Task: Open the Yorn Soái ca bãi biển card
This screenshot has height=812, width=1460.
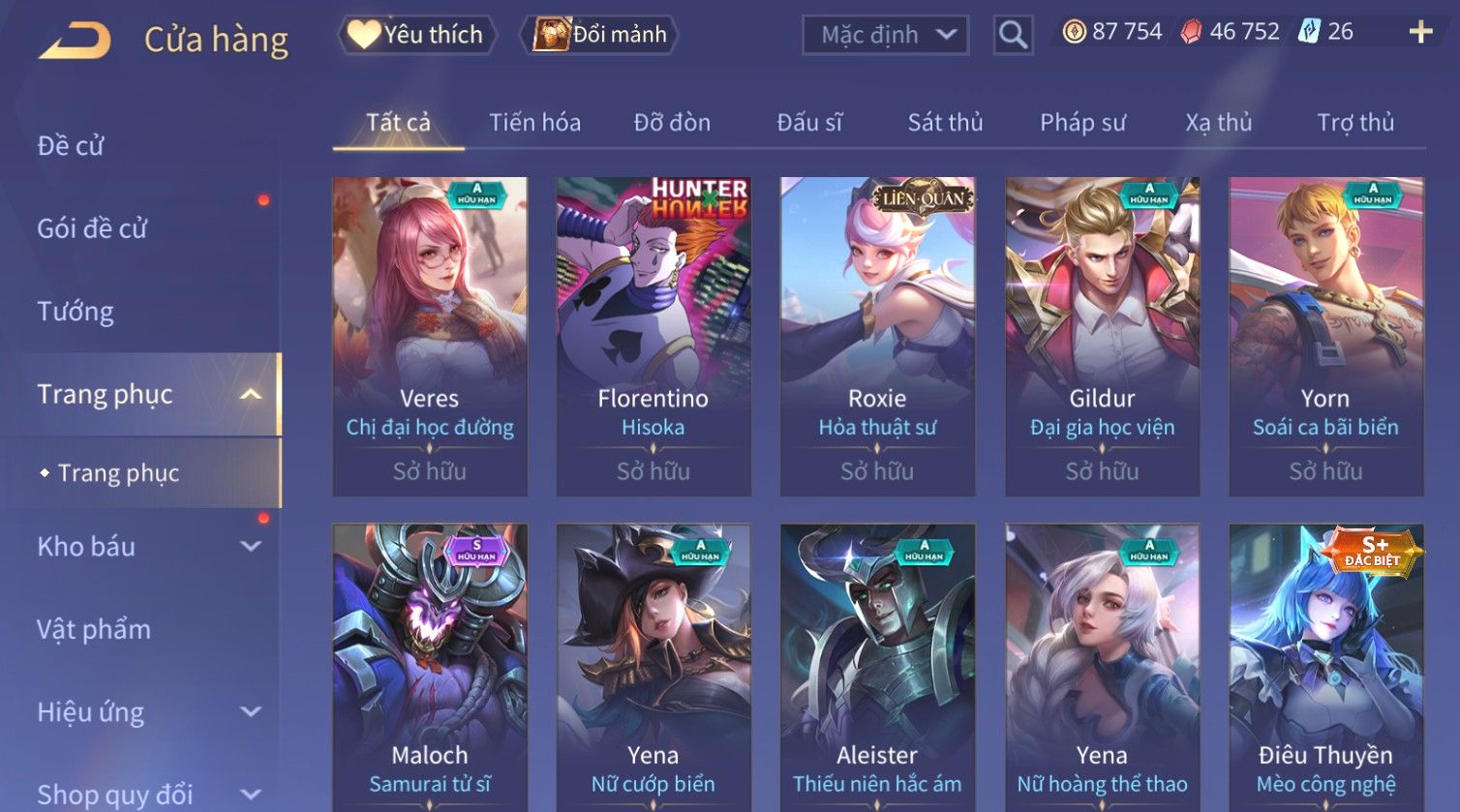Action: 1326,335
